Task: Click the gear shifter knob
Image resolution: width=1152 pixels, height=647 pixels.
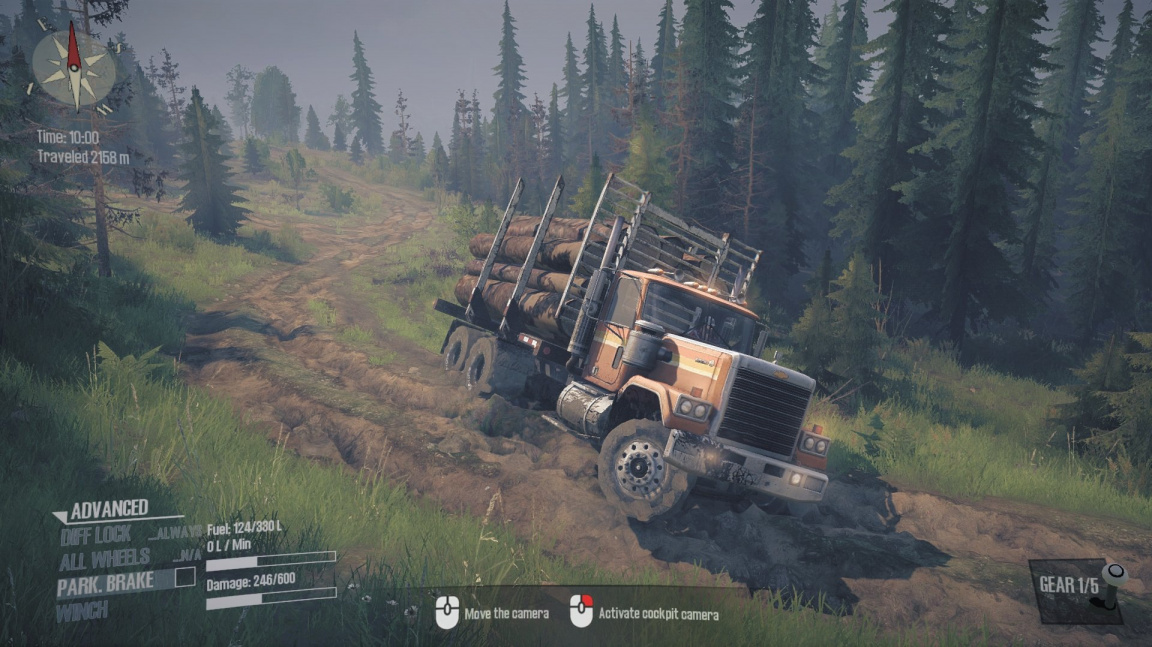Action: coord(1114,575)
